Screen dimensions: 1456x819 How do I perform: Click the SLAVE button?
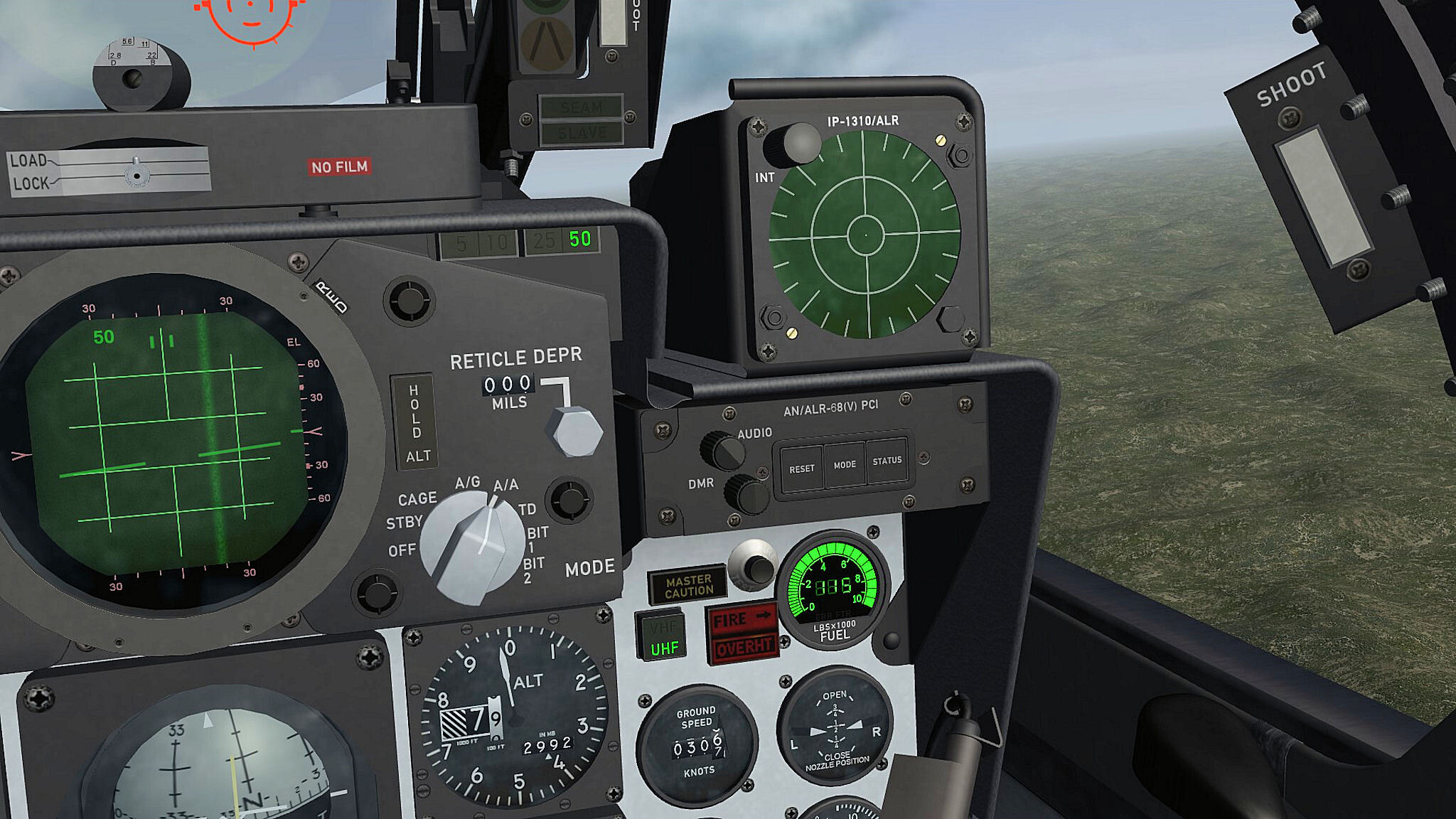tap(582, 133)
